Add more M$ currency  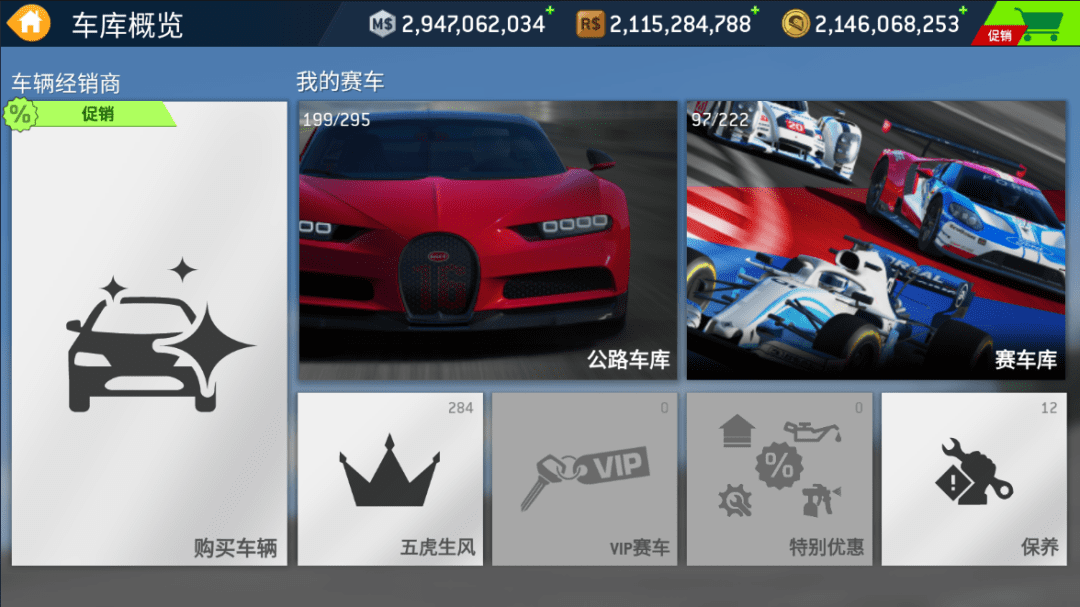point(549,12)
